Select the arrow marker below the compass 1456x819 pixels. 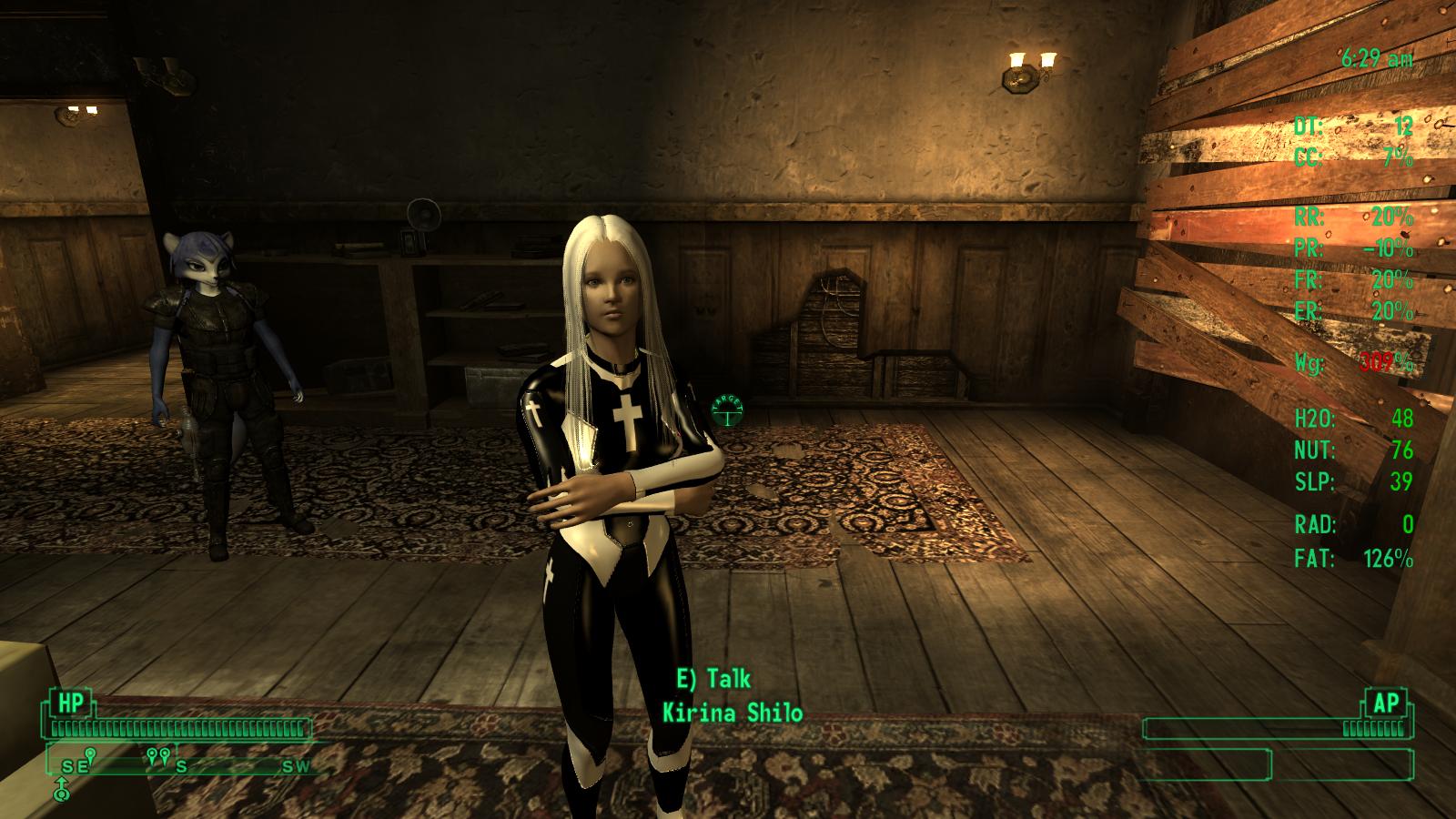(61, 788)
